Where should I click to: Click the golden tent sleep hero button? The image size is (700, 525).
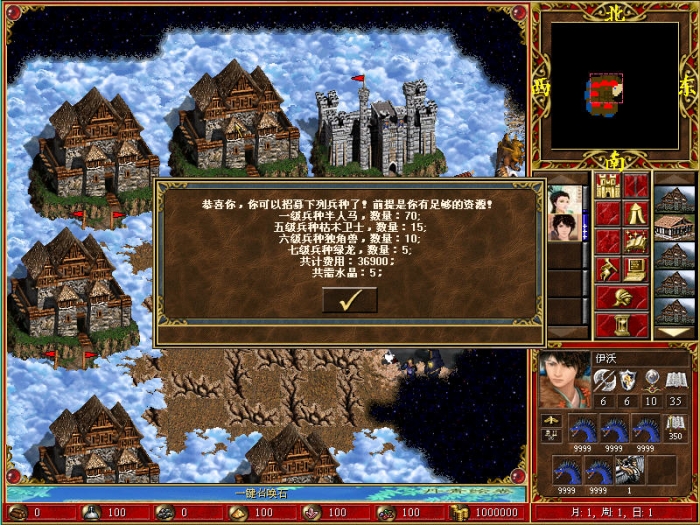click(x=636, y=213)
